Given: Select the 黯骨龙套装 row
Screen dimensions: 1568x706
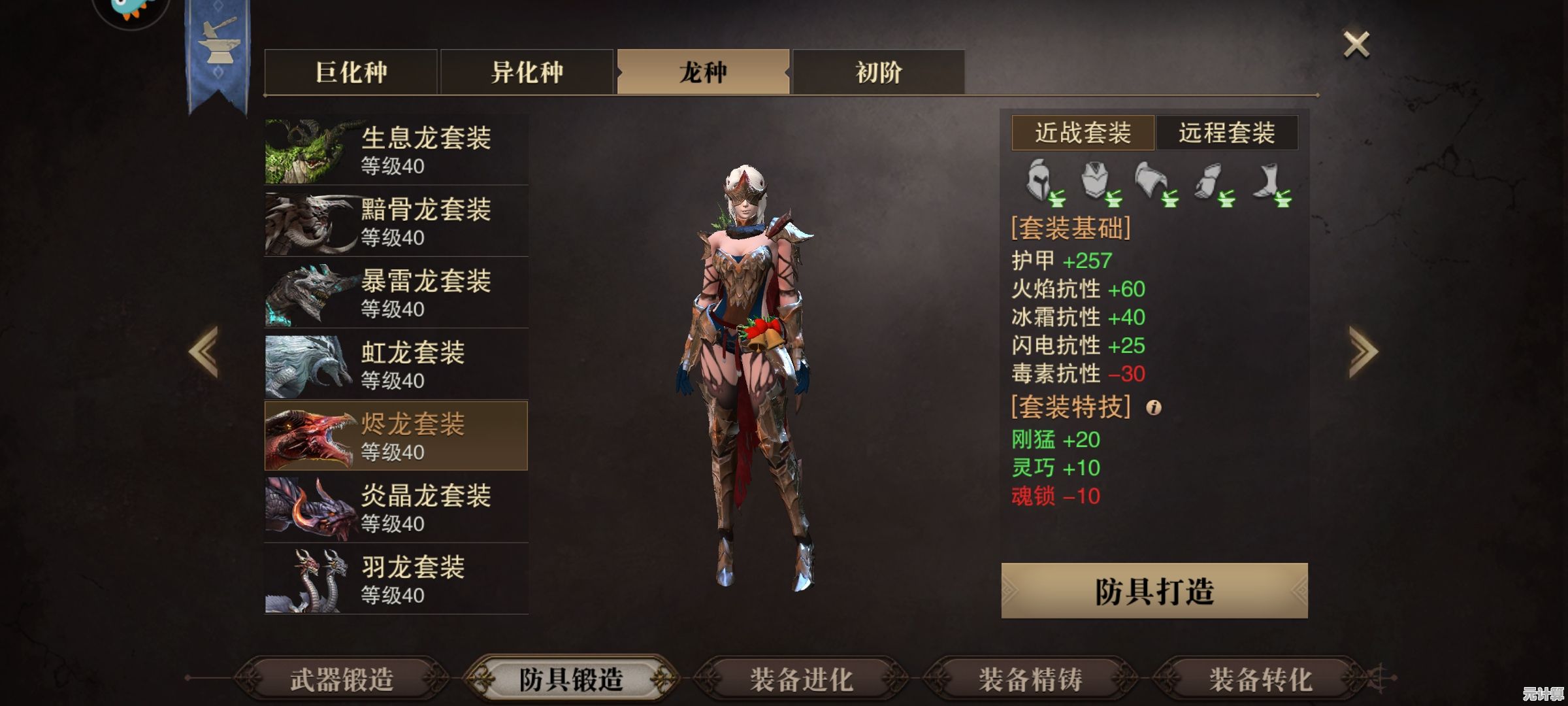Looking at the screenshot, I should 396,222.
